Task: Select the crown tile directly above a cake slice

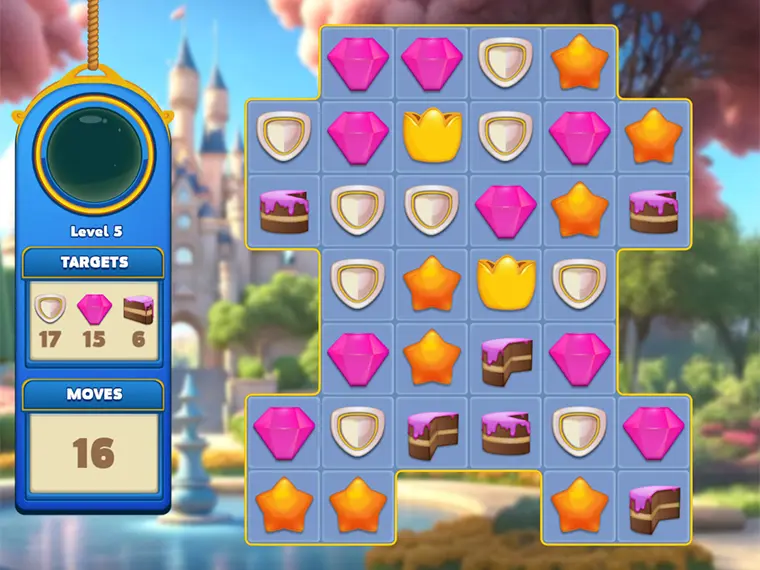Action: pyautogui.click(x=506, y=285)
